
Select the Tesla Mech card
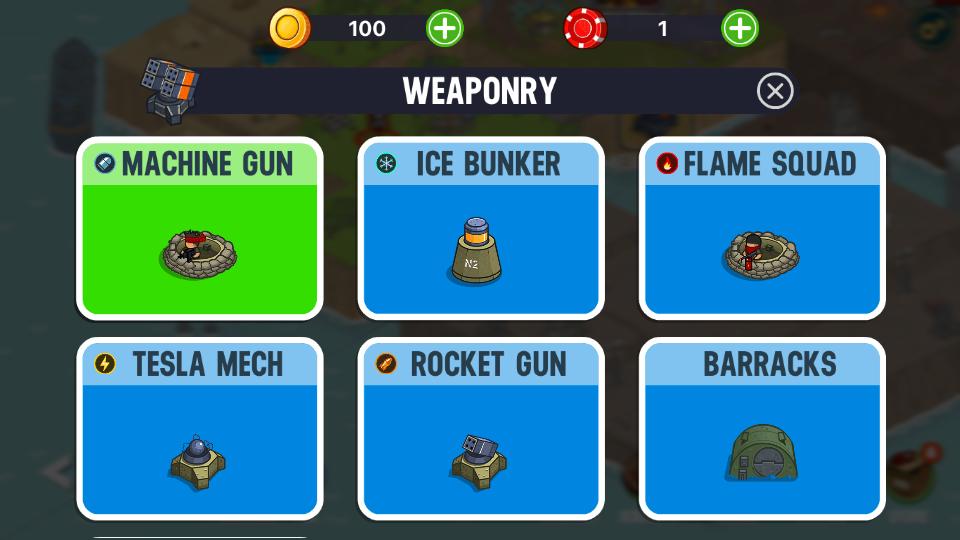[200, 430]
